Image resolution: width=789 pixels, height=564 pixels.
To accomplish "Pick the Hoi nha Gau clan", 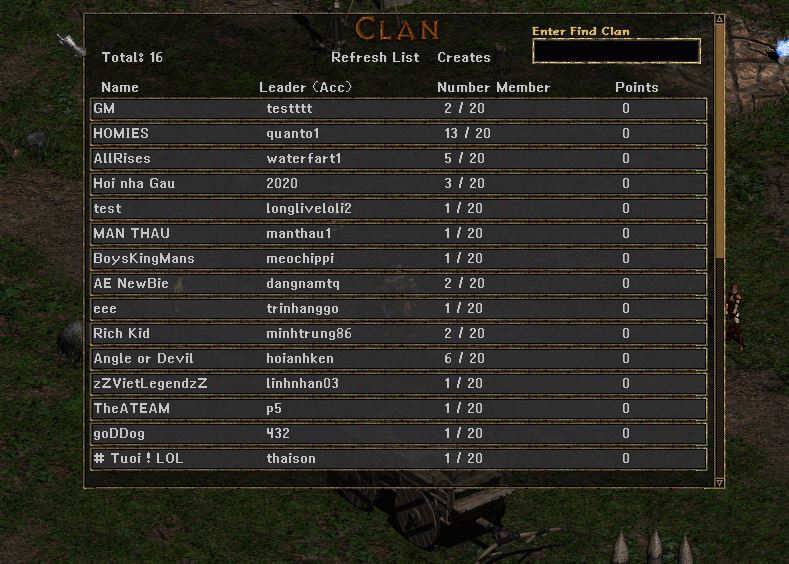I will (x=398, y=183).
